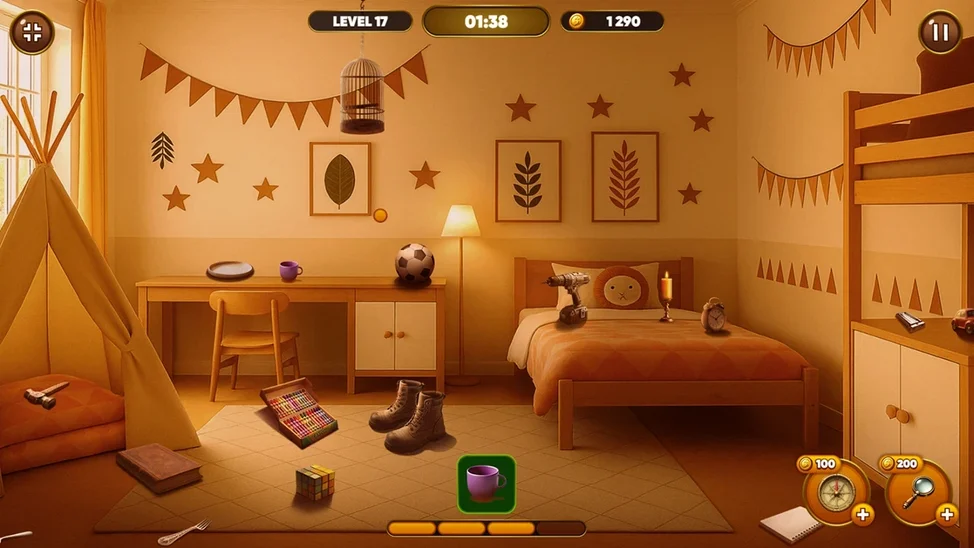Activate the magnifying glass hint
Image resolution: width=974 pixels, height=548 pixels.
pyautogui.click(x=916, y=492)
